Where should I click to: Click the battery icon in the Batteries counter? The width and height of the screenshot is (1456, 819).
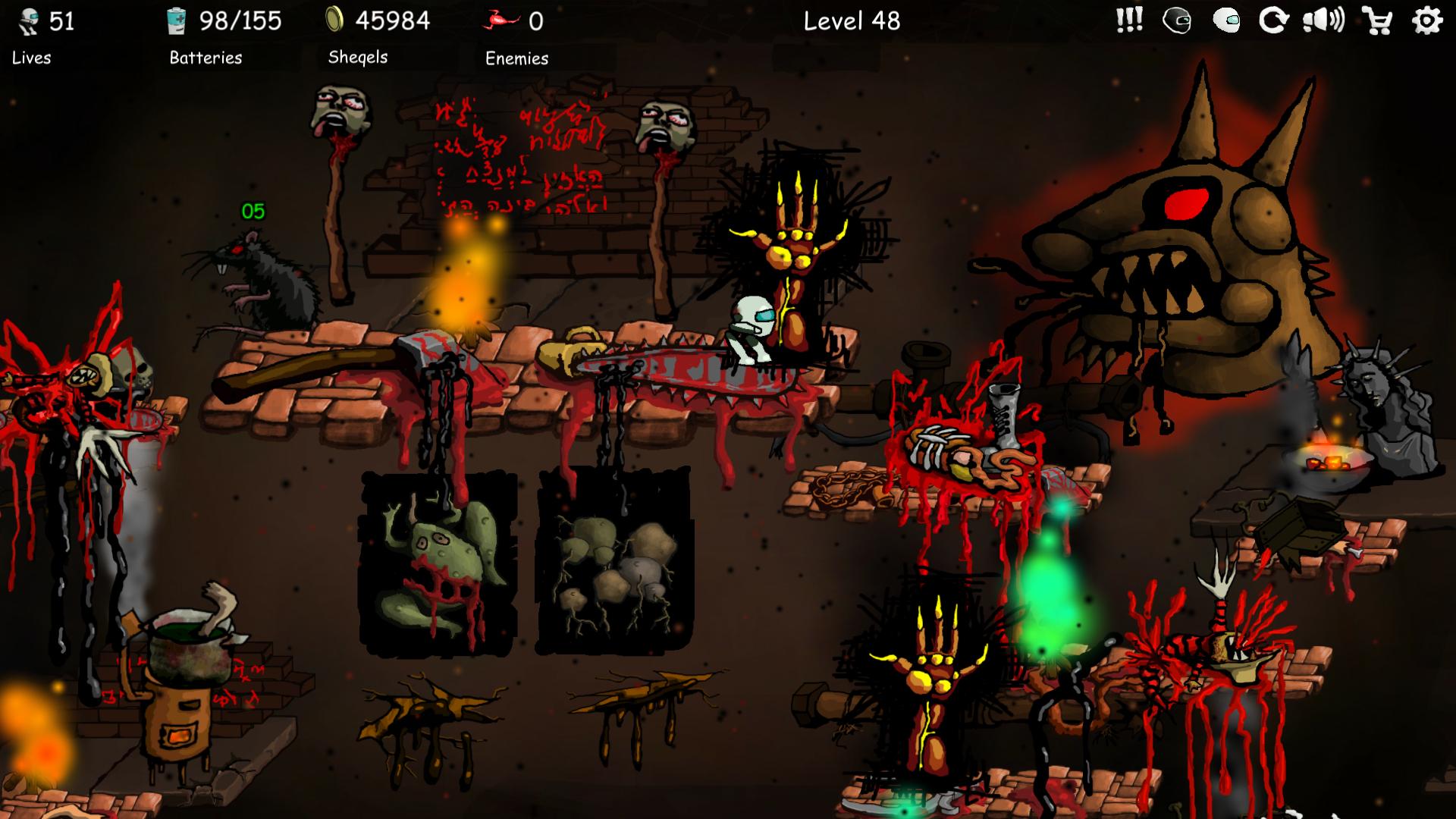point(177,20)
